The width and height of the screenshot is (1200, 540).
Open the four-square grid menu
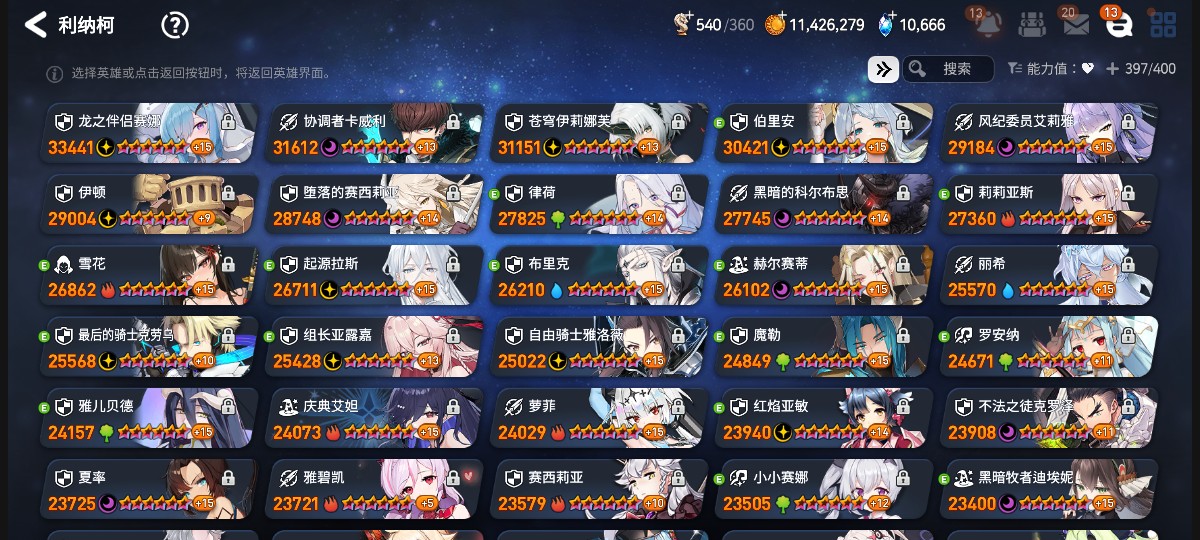coord(1163,25)
